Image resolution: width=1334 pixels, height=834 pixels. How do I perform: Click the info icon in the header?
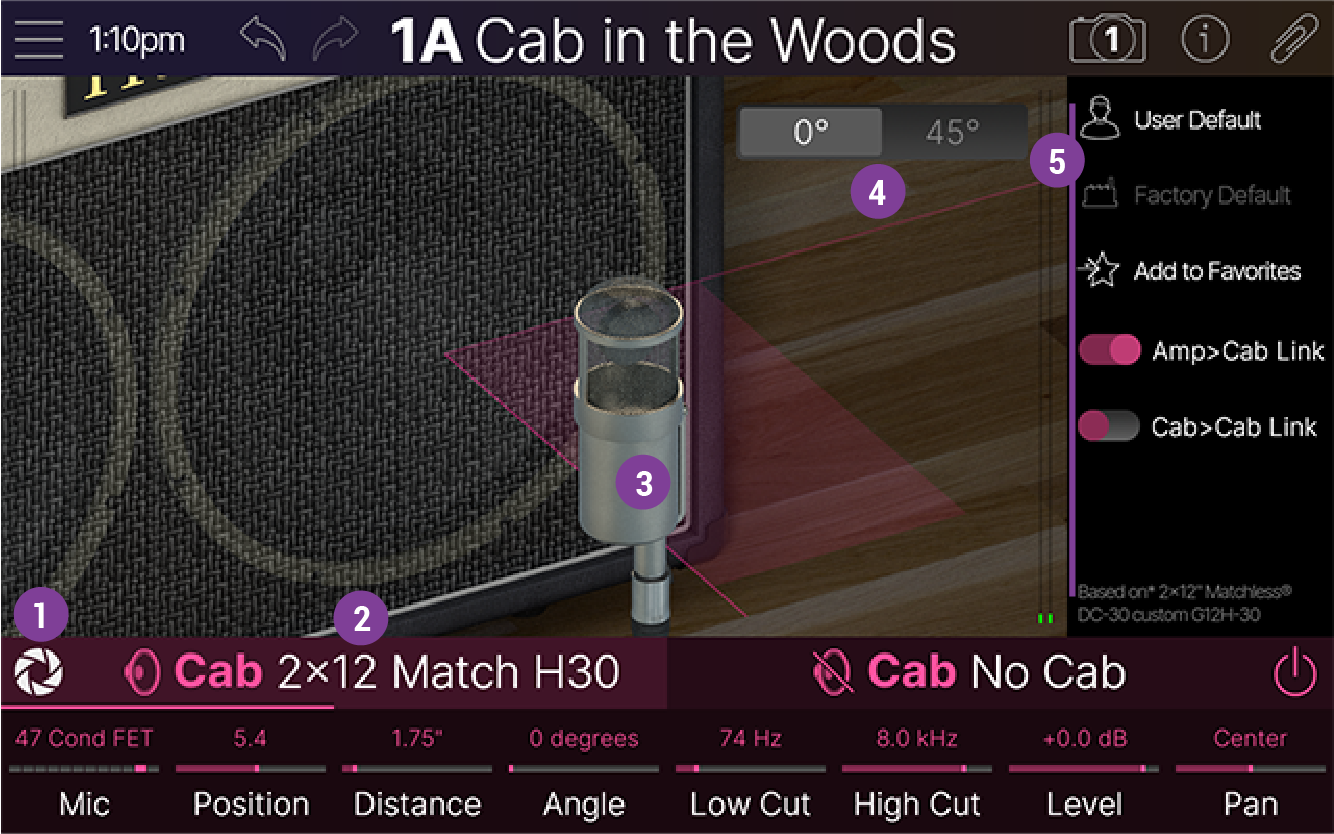click(x=1205, y=40)
